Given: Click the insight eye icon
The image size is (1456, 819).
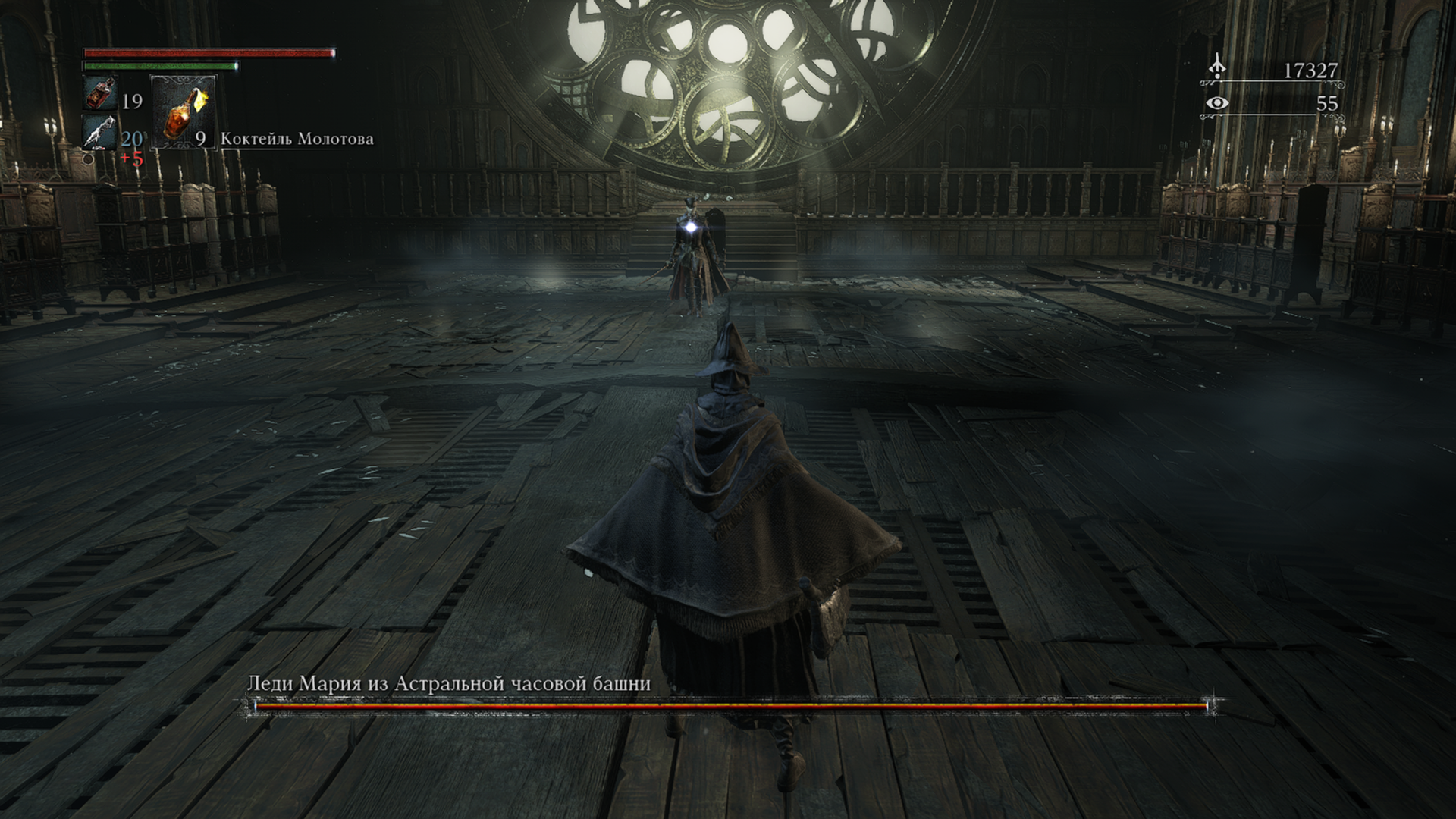Looking at the screenshot, I should [1217, 103].
